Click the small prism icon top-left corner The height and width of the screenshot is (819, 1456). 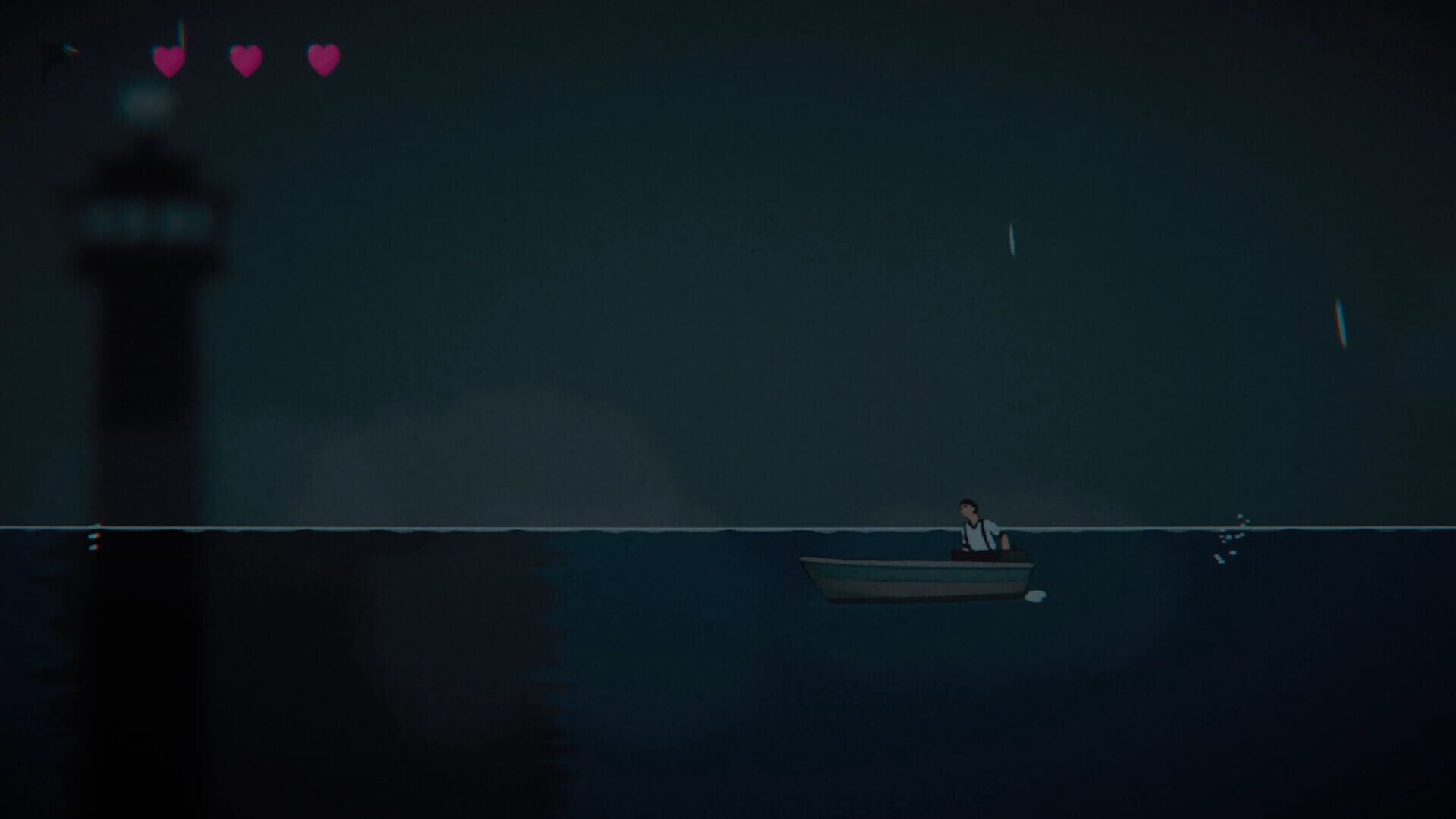pyautogui.click(x=68, y=49)
